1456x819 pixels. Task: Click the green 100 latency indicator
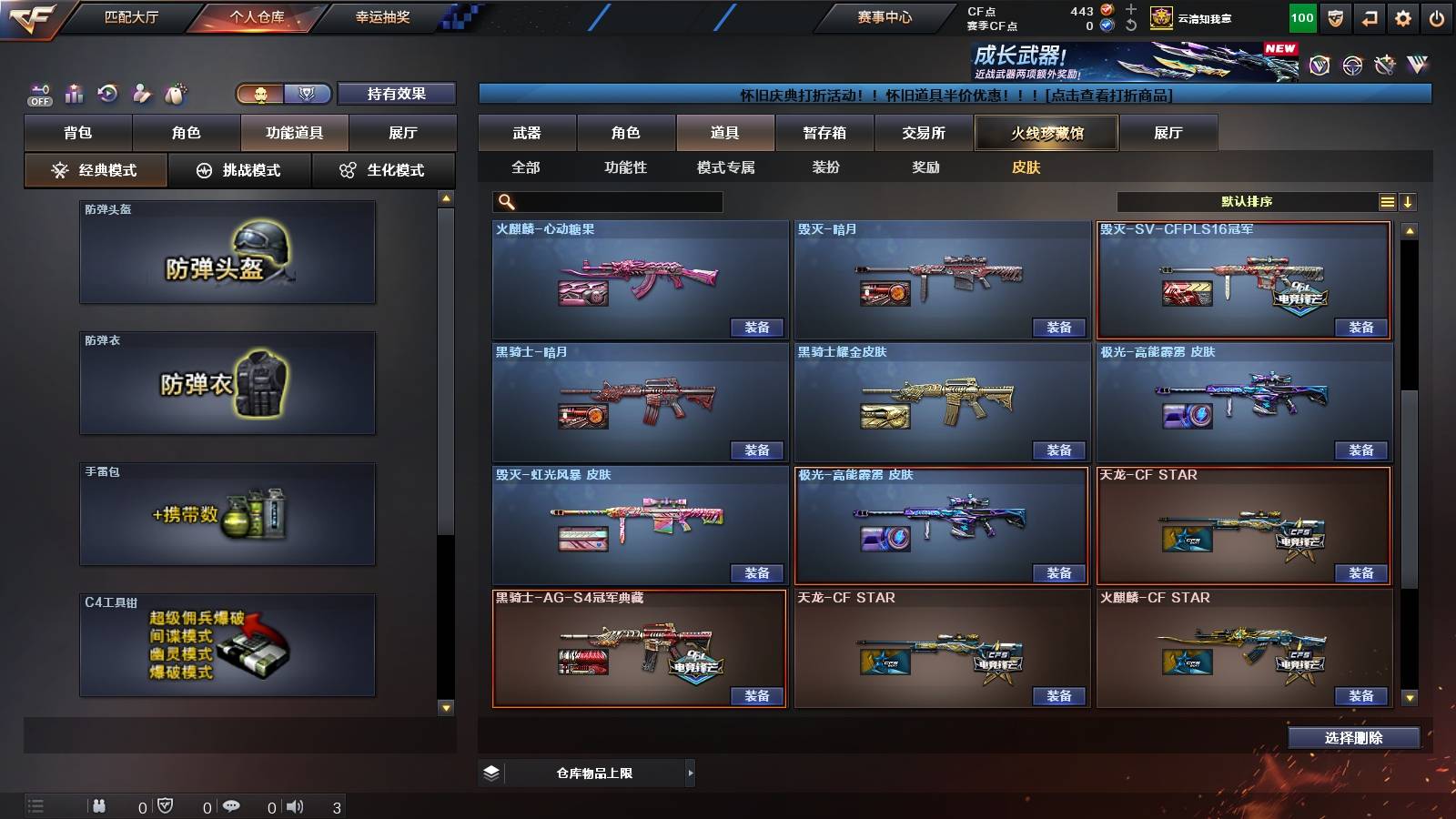point(1301,16)
